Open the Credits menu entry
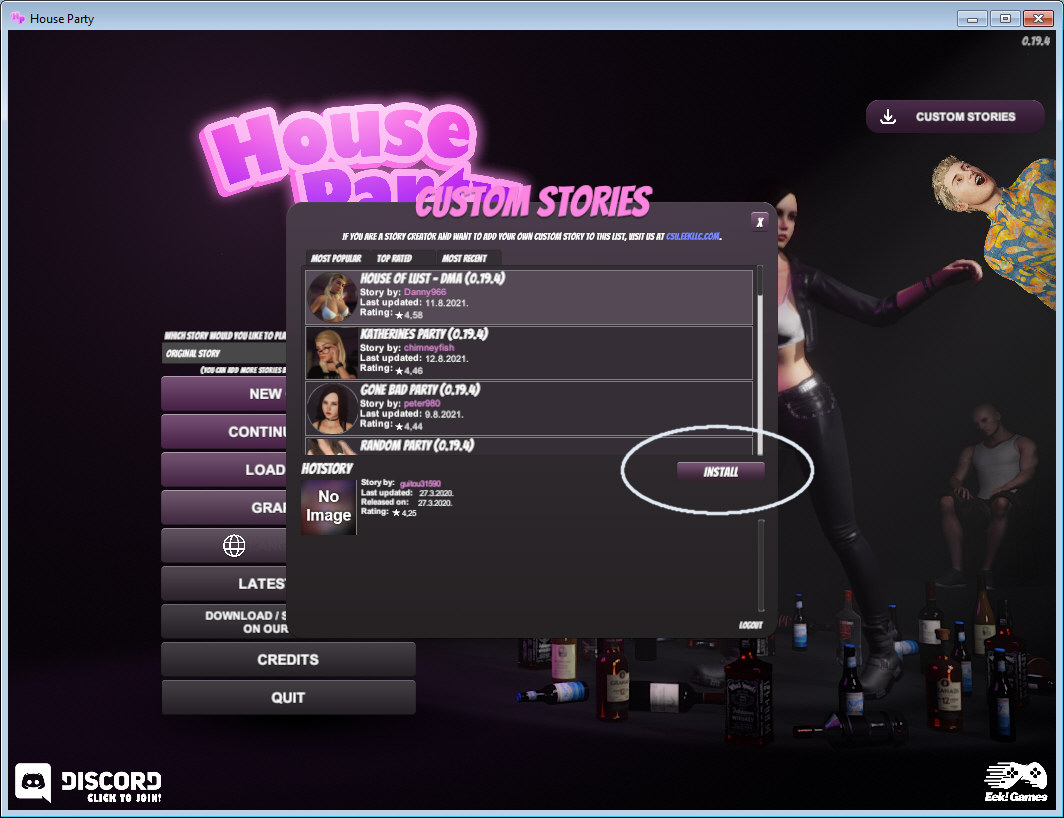This screenshot has height=818, width=1064. tap(288, 660)
